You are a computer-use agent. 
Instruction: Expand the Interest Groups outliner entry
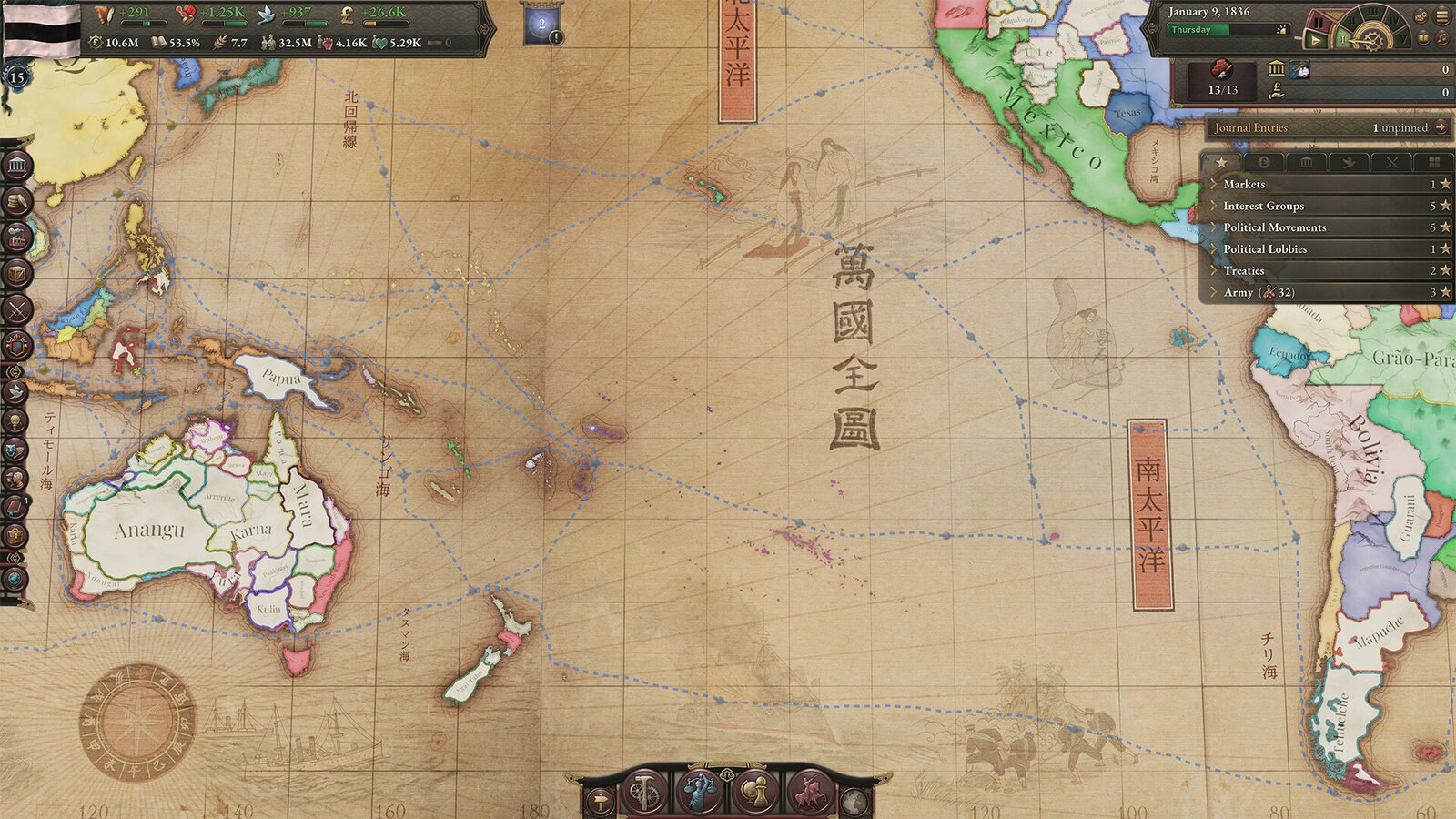1214,206
